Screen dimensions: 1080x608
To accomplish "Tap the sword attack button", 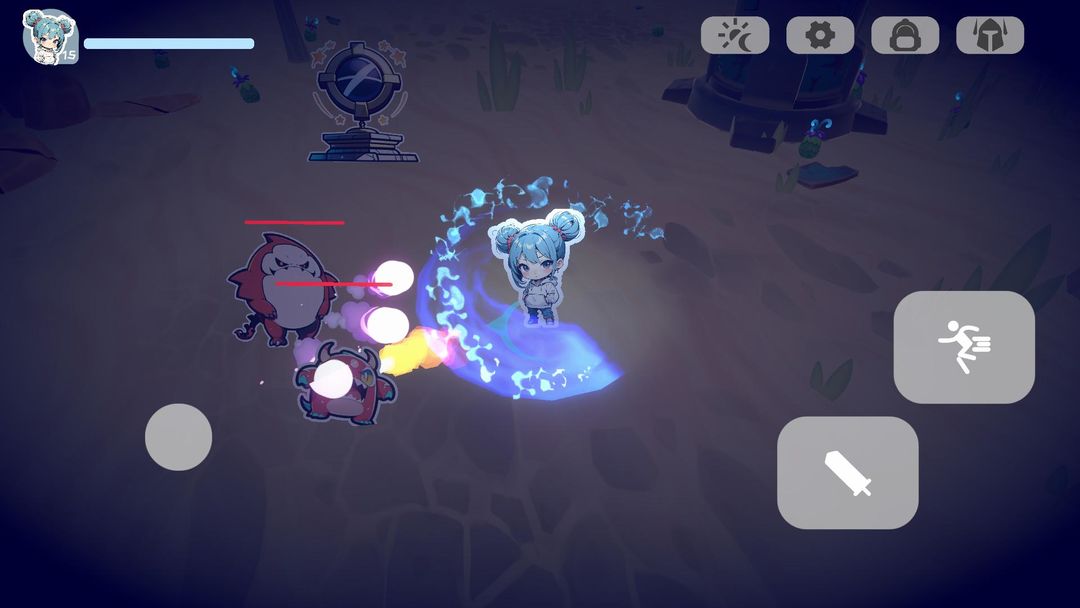I will (x=847, y=473).
